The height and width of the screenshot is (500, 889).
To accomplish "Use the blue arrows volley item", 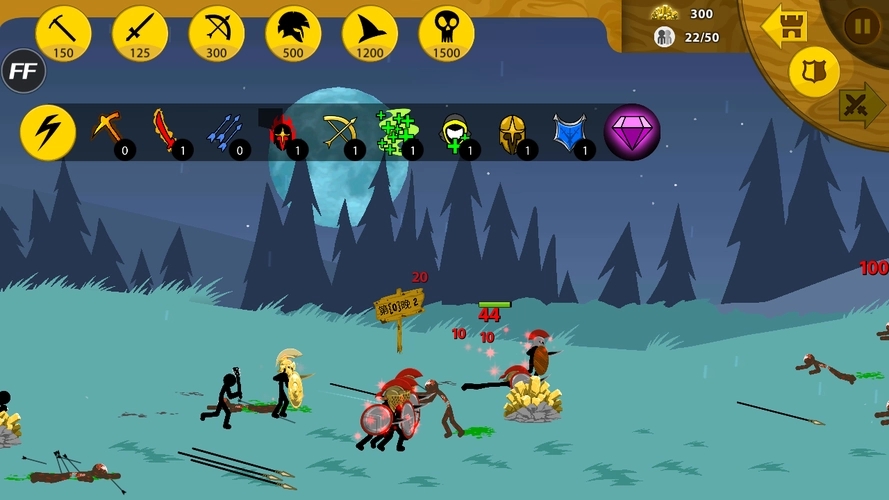I will [225, 132].
